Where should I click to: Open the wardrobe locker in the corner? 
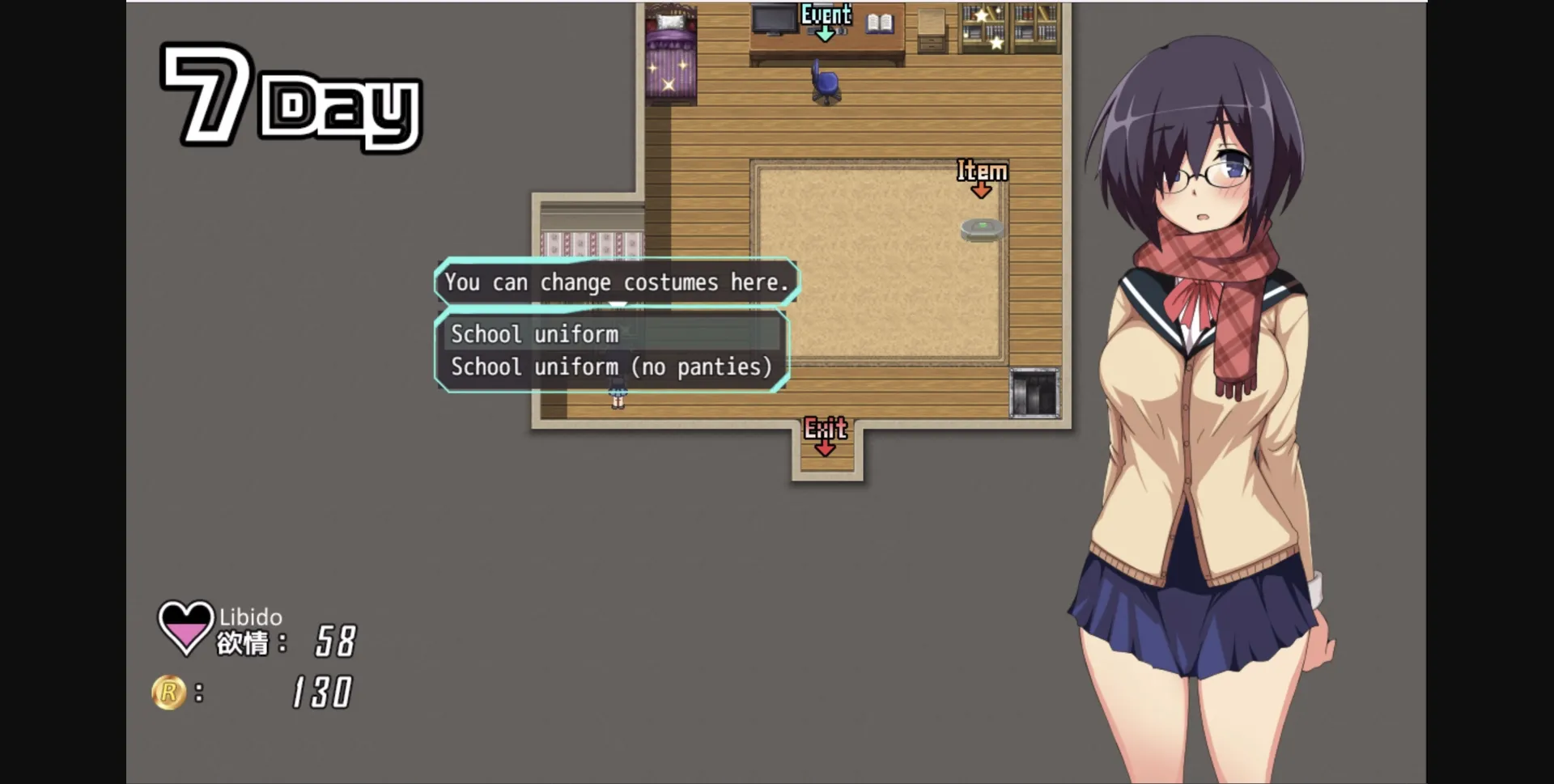click(1034, 391)
